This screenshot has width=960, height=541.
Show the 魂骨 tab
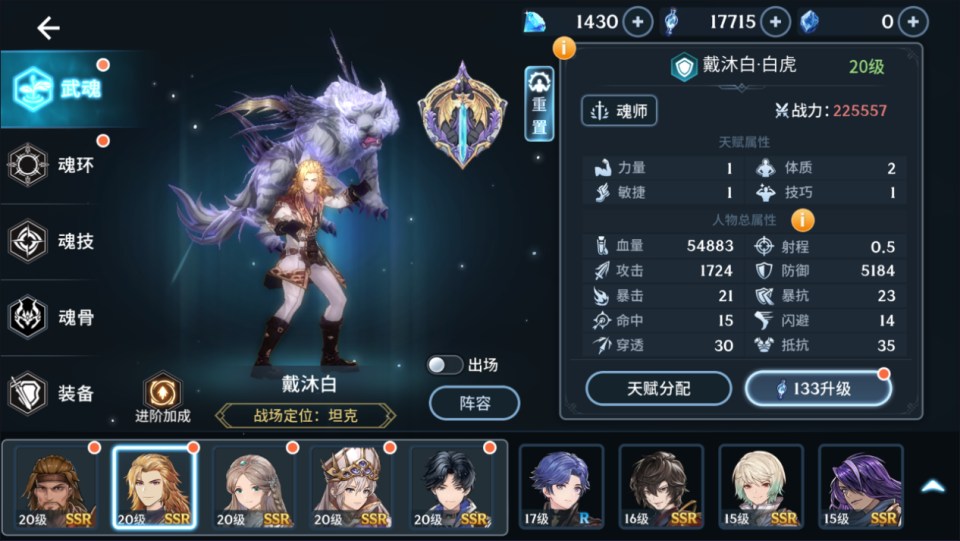coord(58,318)
